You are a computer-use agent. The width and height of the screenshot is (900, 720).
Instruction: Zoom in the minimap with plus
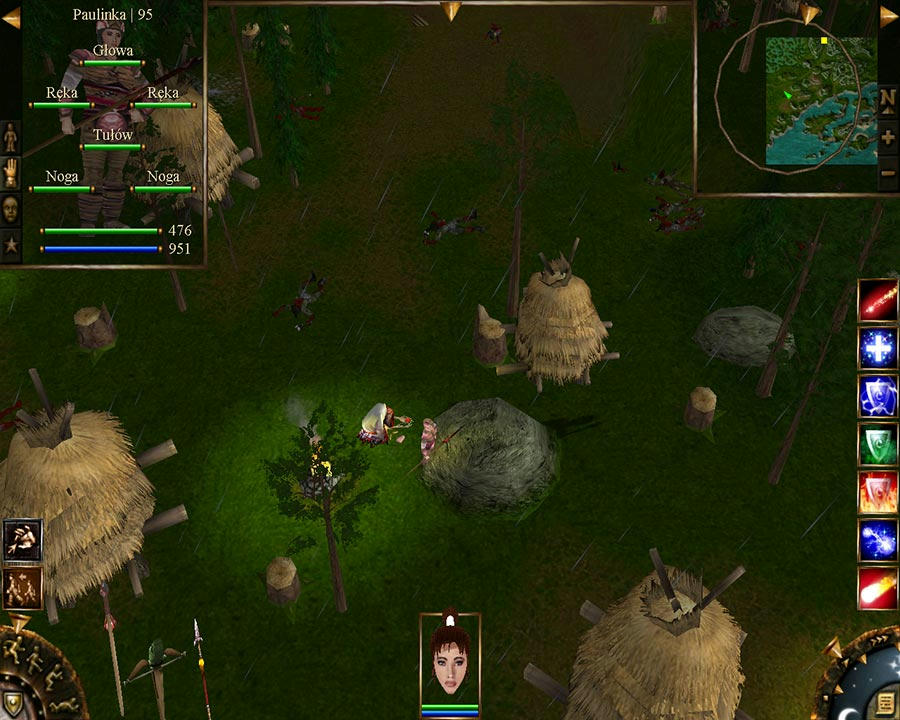coord(888,136)
